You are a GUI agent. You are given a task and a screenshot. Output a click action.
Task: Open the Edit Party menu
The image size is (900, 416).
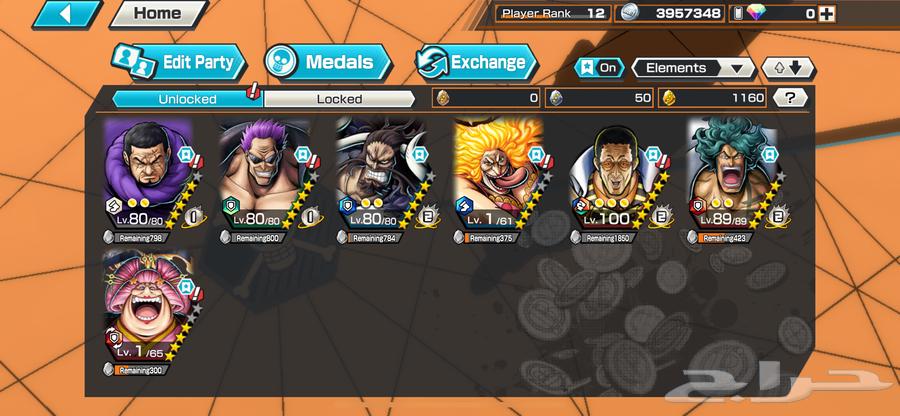(177, 62)
